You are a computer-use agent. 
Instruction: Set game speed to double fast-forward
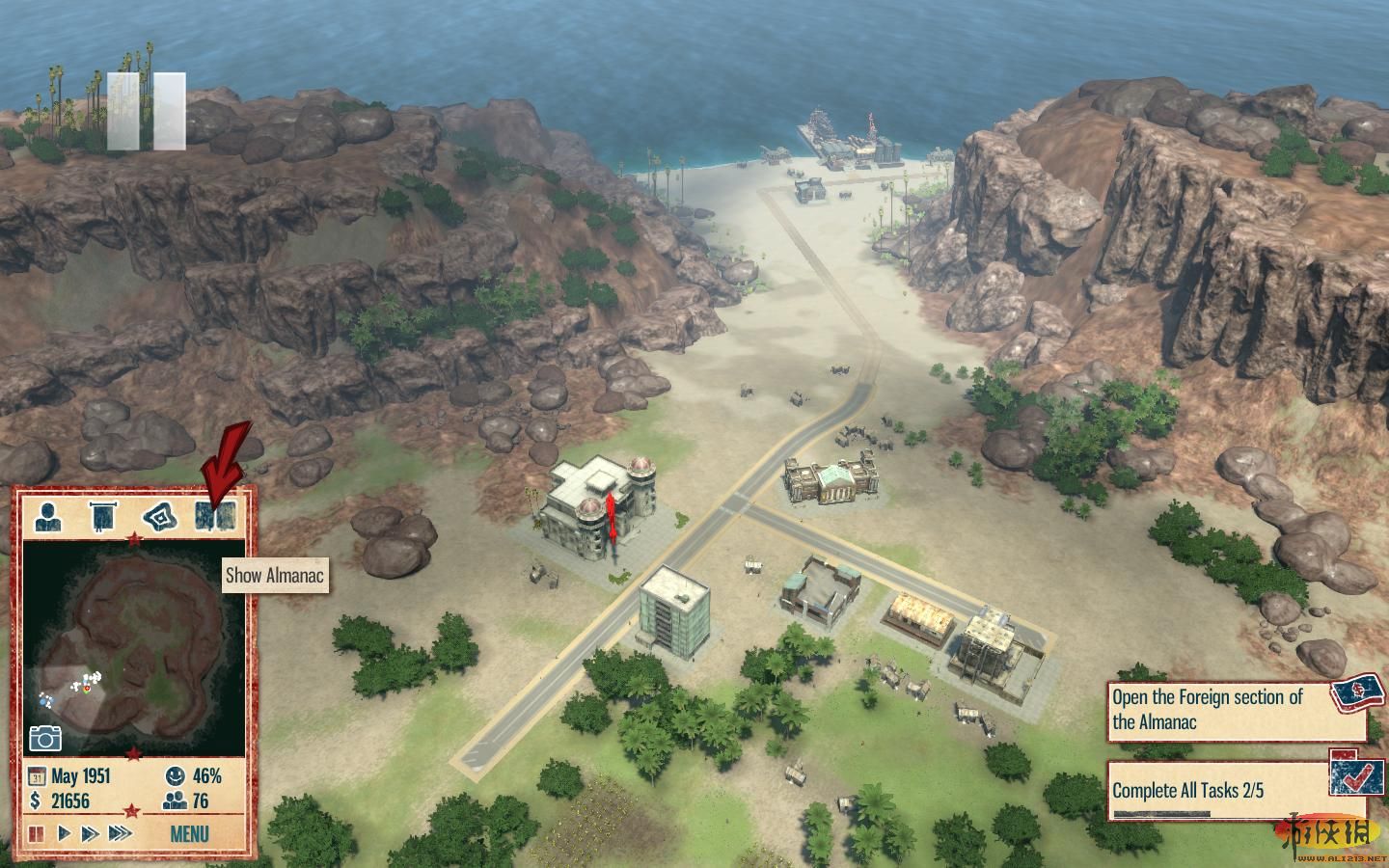90,833
